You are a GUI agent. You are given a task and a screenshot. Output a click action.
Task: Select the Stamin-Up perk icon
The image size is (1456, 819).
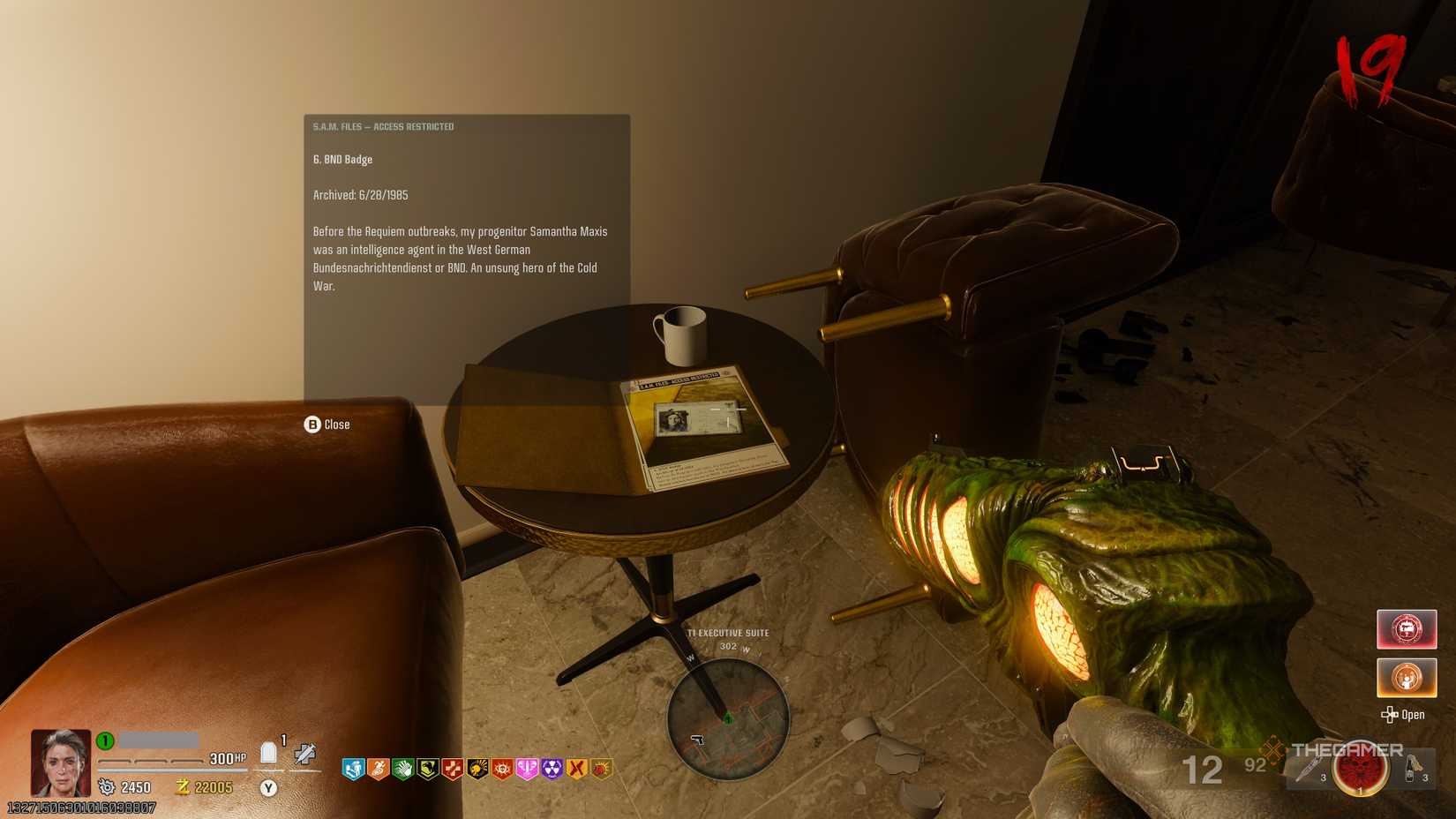pos(378,770)
